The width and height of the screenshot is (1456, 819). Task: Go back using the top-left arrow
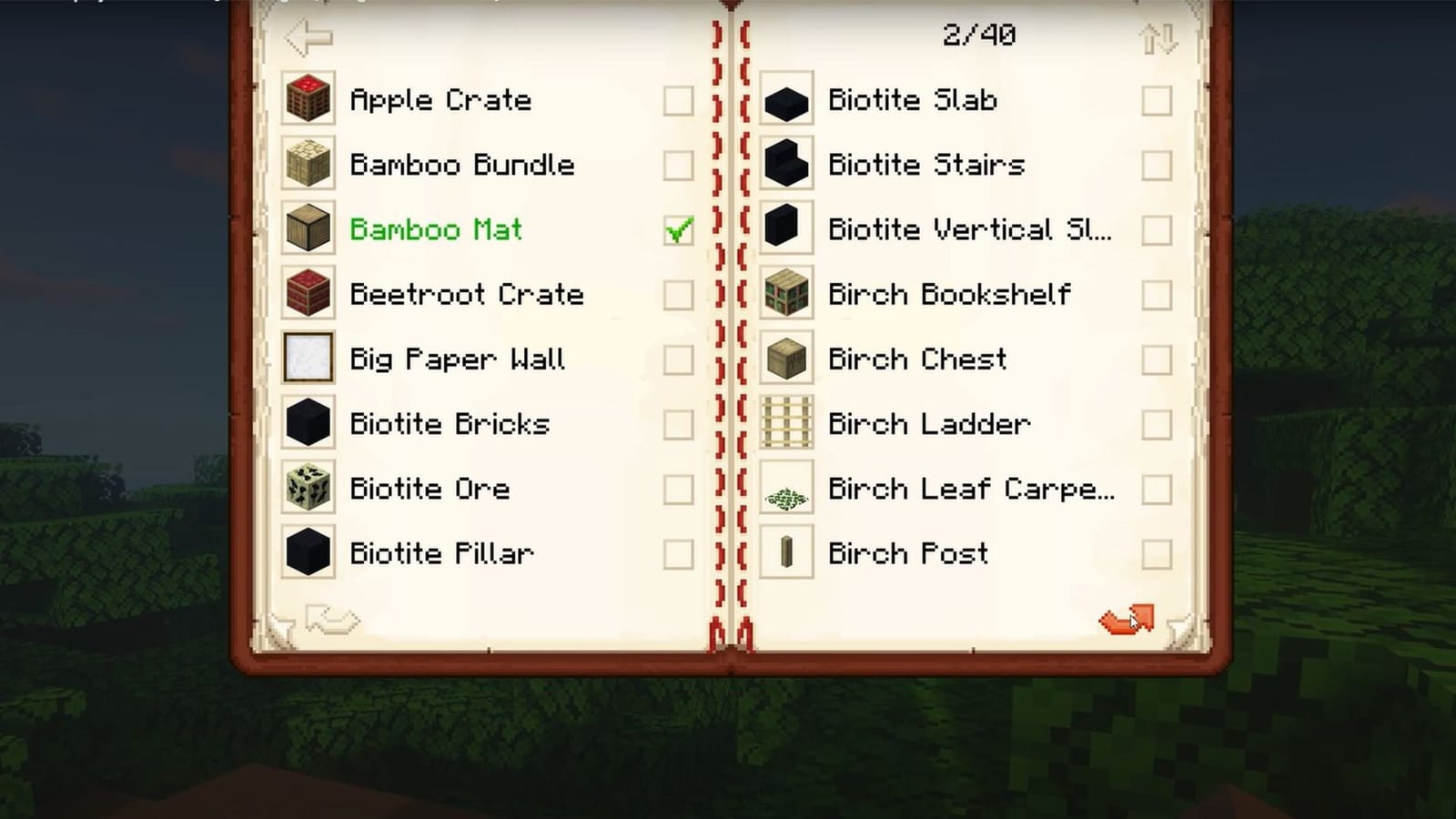[308, 36]
